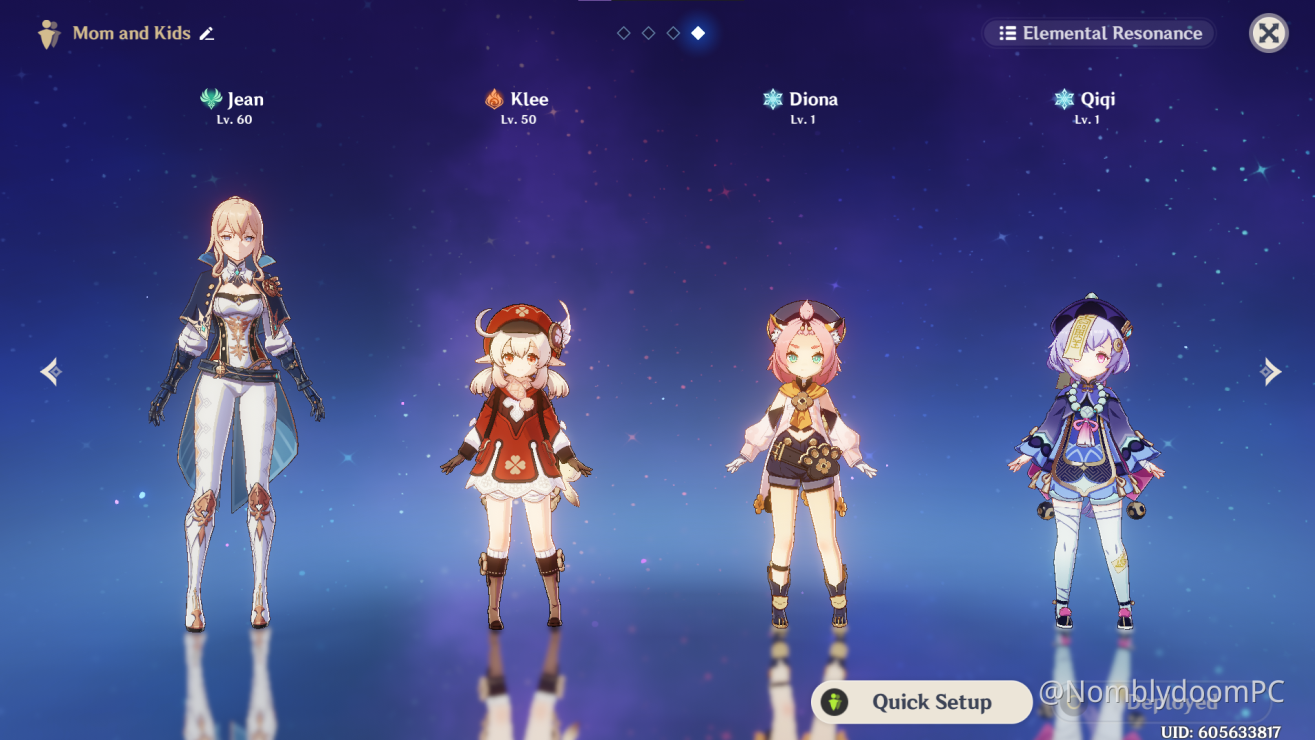This screenshot has height=740, width=1315.
Task: Go to the previous party with left arrow
Action: pos(51,372)
